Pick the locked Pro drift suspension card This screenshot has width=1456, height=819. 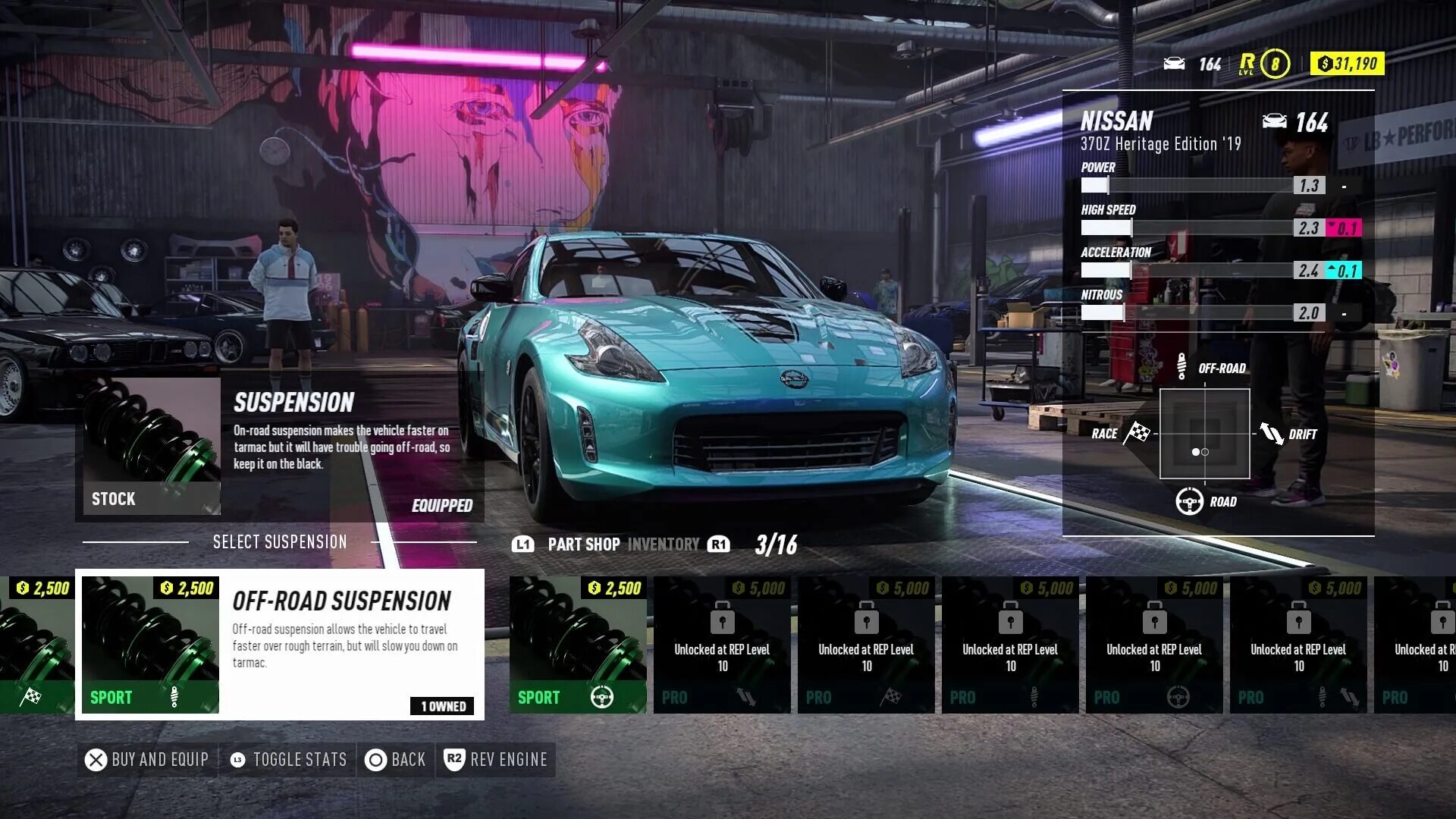(721, 644)
